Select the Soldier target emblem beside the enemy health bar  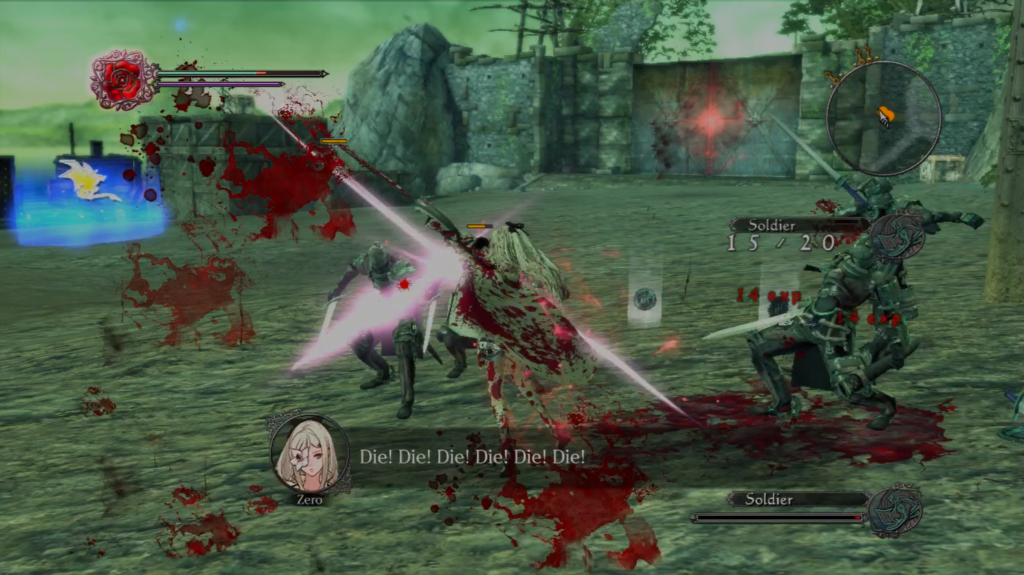point(894,510)
